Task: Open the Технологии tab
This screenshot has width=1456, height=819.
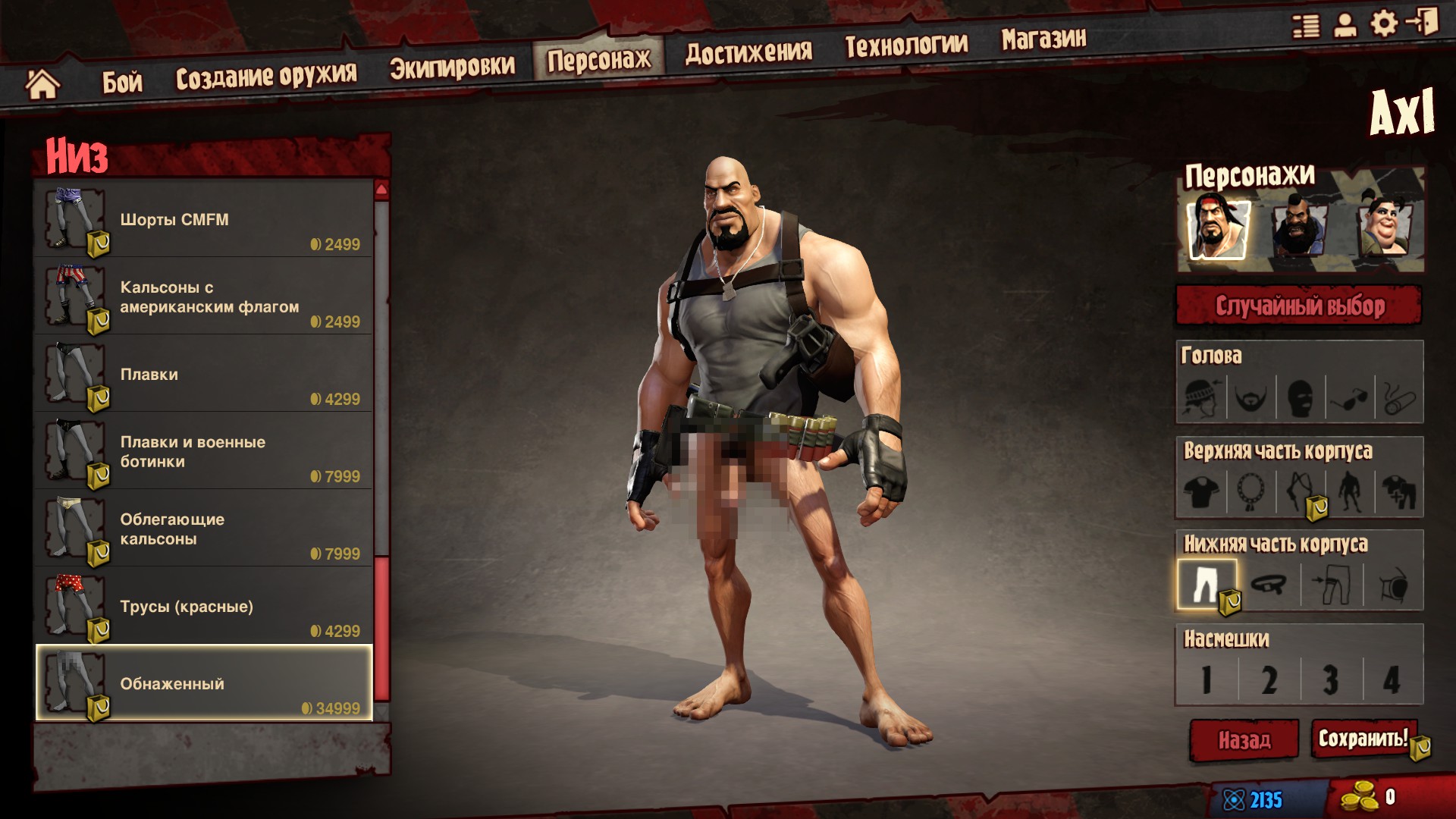Action: (906, 45)
